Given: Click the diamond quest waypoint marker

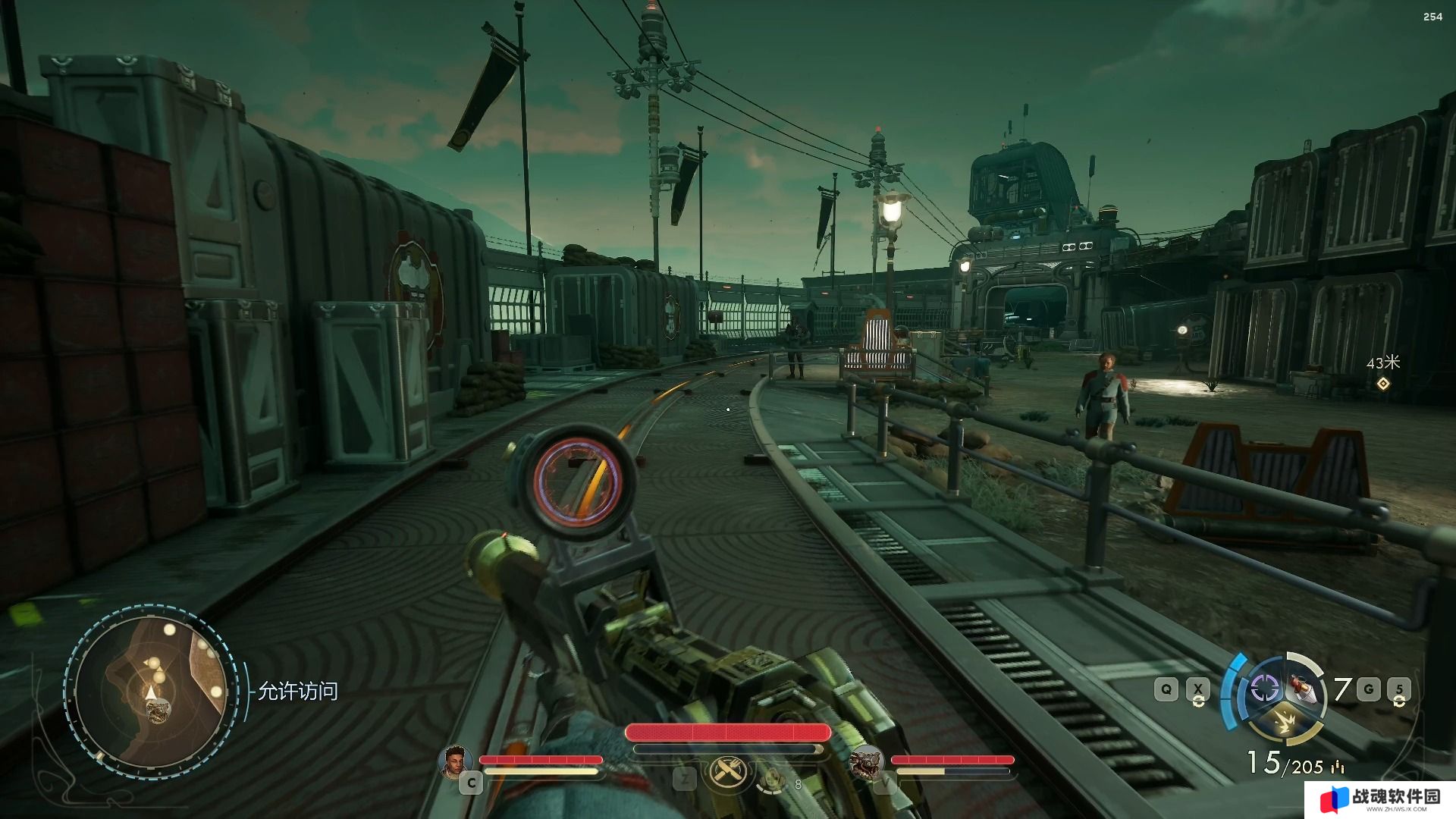Looking at the screenshot, I should pyautogui.click(x=1383, y=384).
